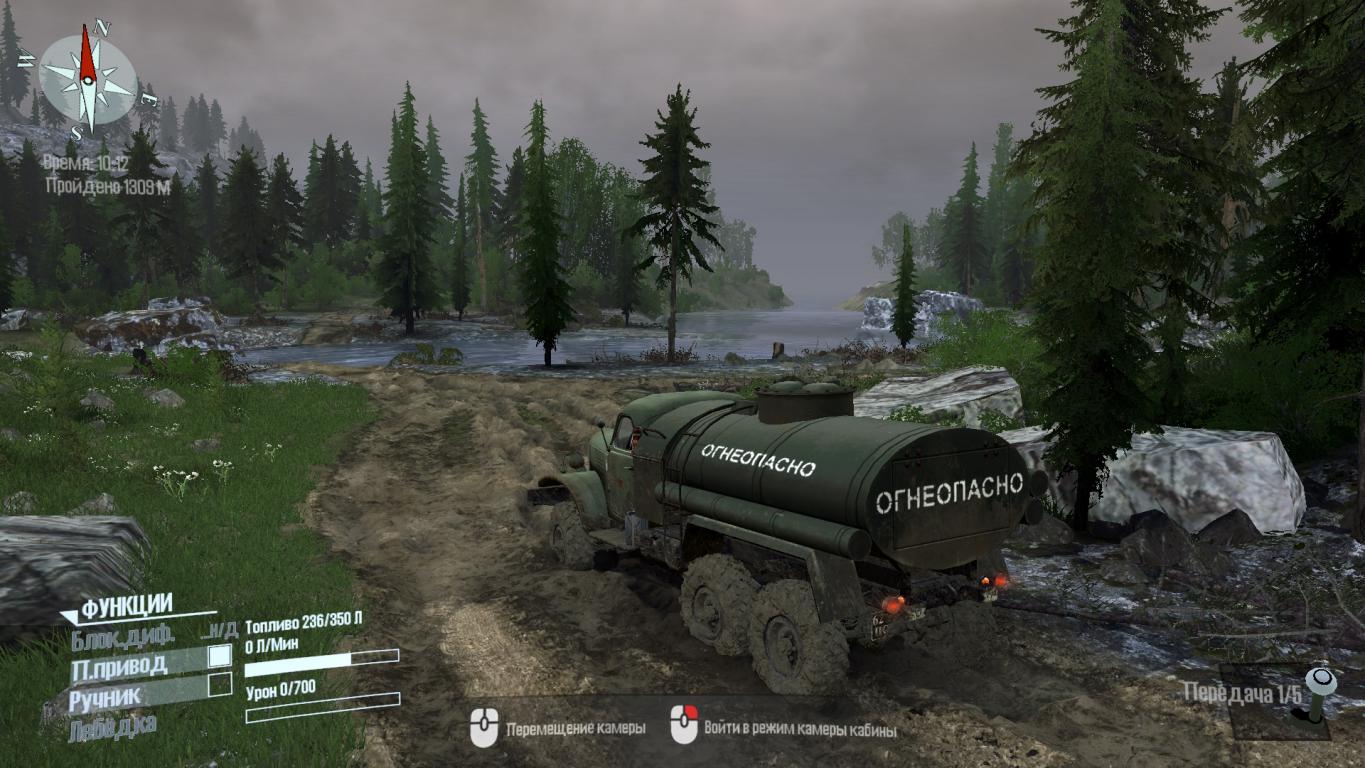Toggle the П.привод all-wheel drive option
1365x768 pixels.
pyautogui.click(x=118, y=665)
